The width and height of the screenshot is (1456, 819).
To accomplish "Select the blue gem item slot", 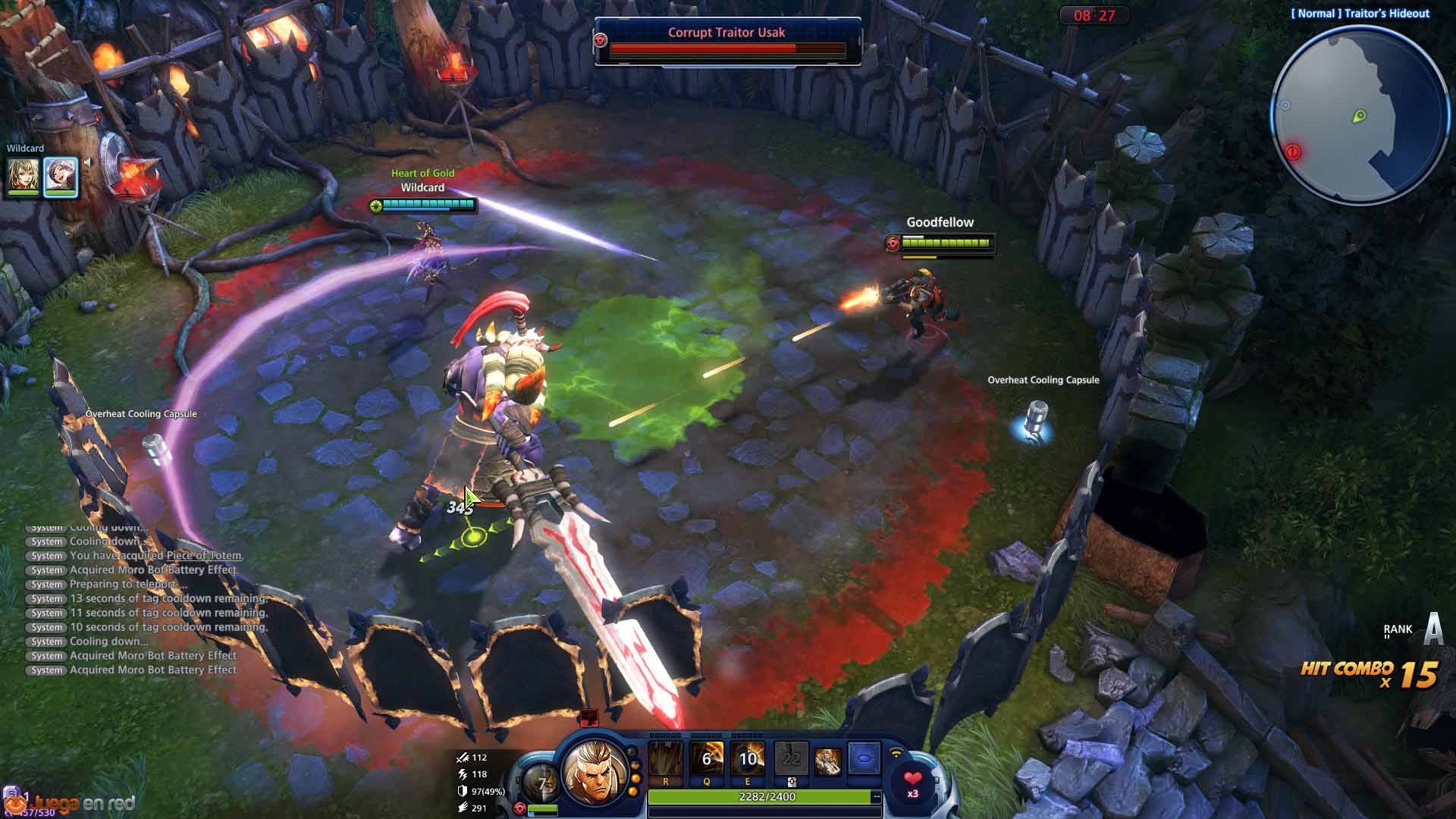I will pyautogui.click(x=863, y=759).
